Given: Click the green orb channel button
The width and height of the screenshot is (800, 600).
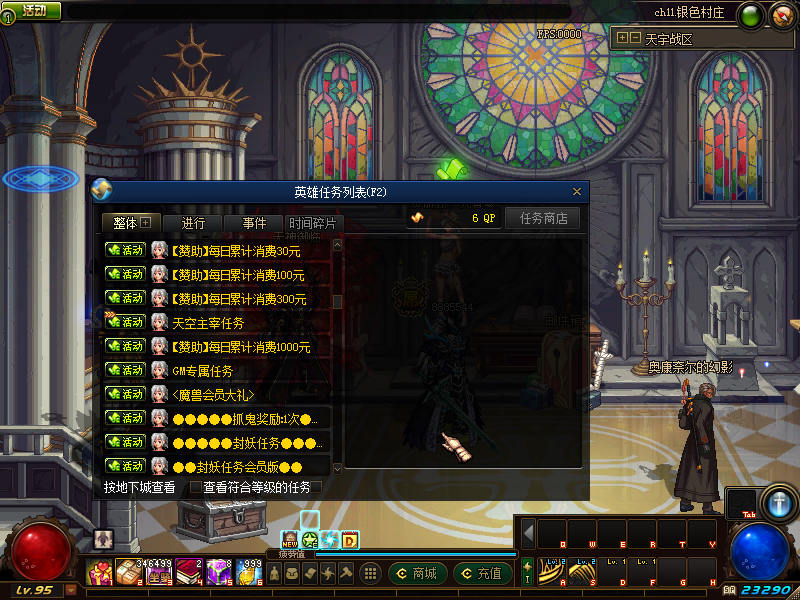Looking at the screenshot, I should (x=749, y=14).
